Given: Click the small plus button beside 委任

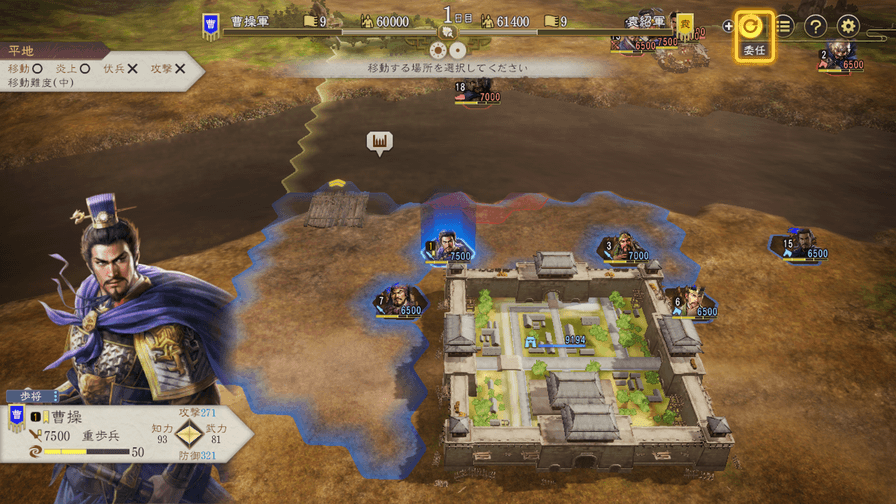Looking at the screenshot, I should click(x=728, y=27).
